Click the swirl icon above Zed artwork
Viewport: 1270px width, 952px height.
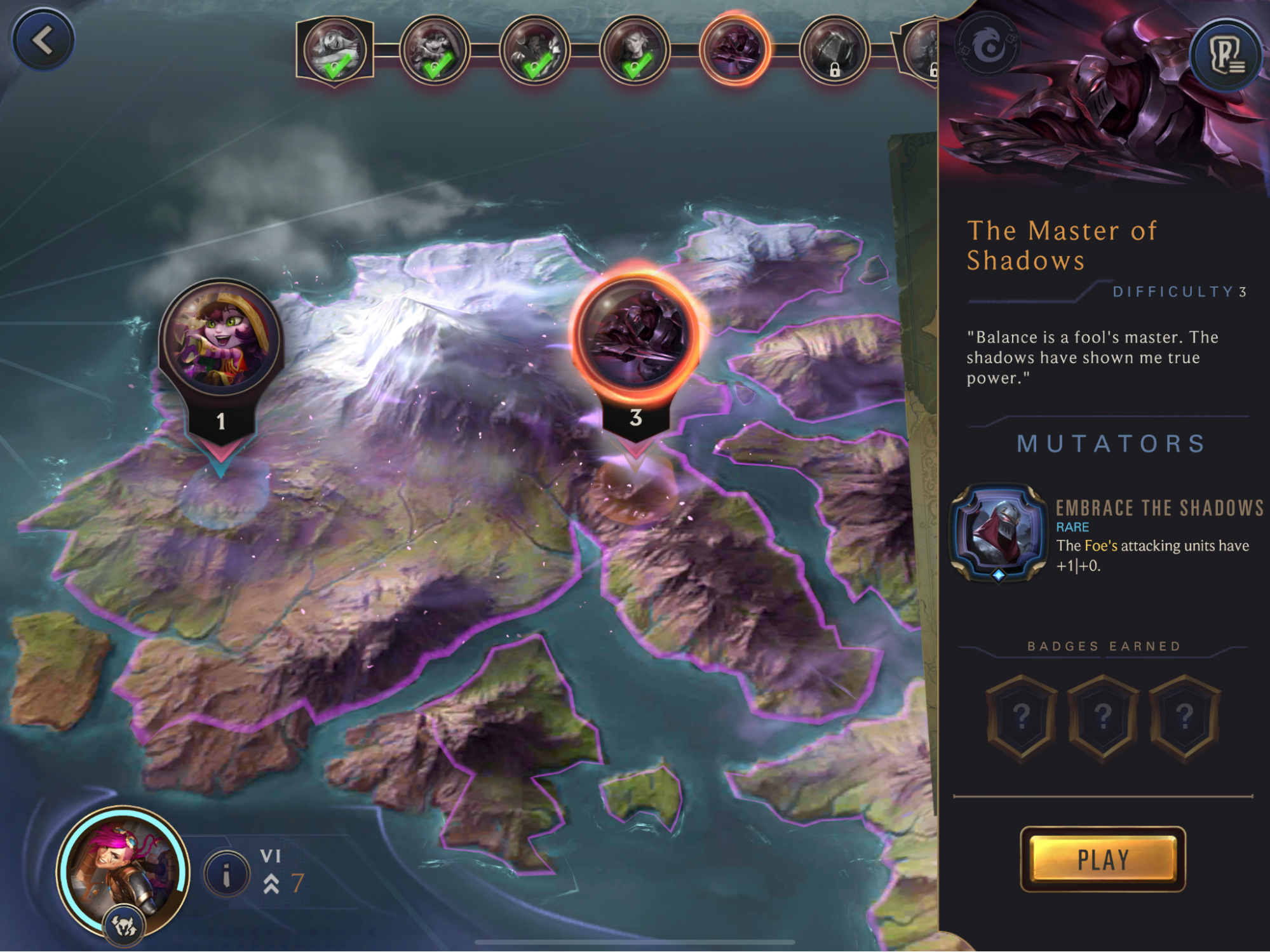coord(988,46)
